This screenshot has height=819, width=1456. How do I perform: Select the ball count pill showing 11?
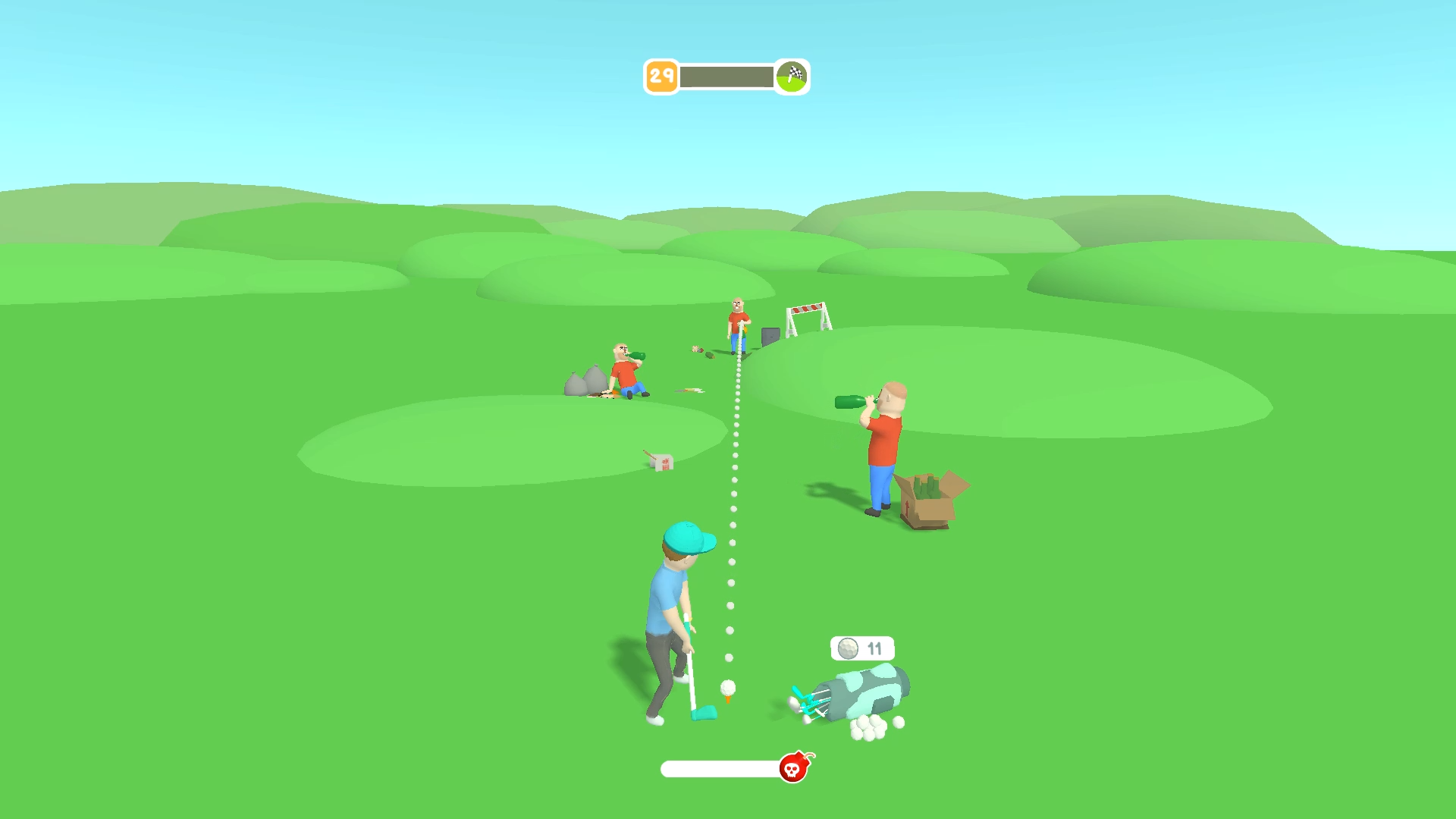point(861,649)
